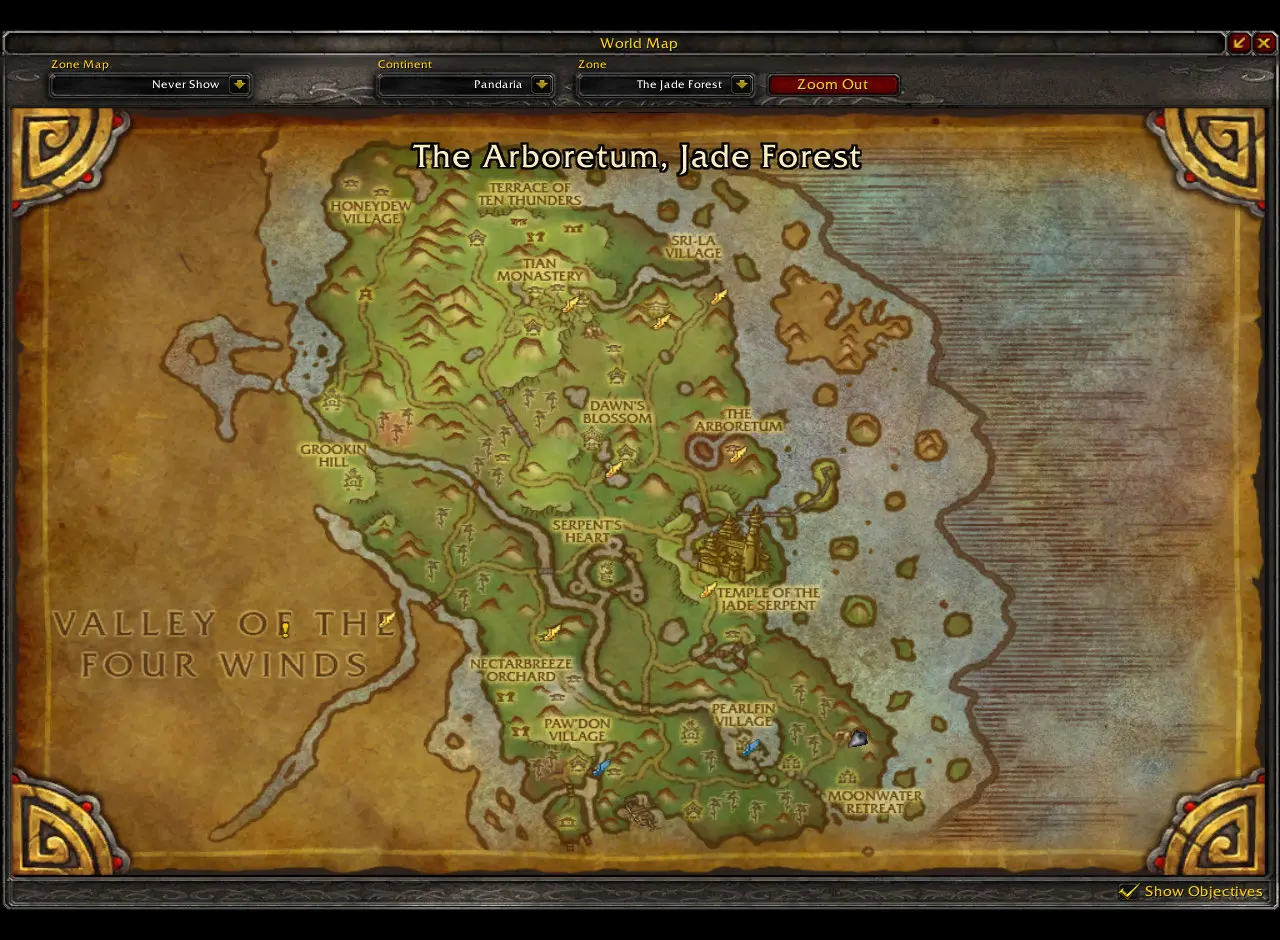Click the red Zoom Out button
Viewport: 1280px width, 940px height.
pos(832,85)
